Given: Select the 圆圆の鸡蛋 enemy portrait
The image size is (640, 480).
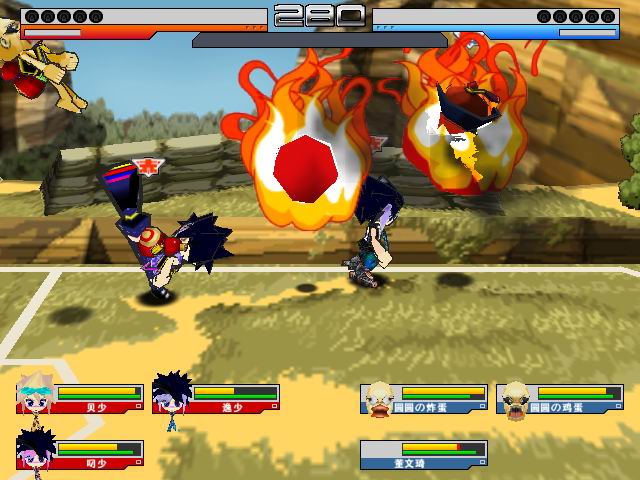Looking at the screenshot, I should [x=514, y=398].
